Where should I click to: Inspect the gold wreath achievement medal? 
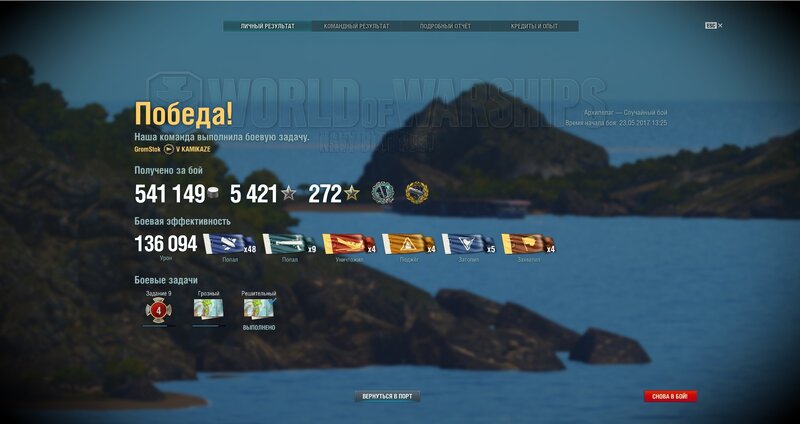coord(416,193)
